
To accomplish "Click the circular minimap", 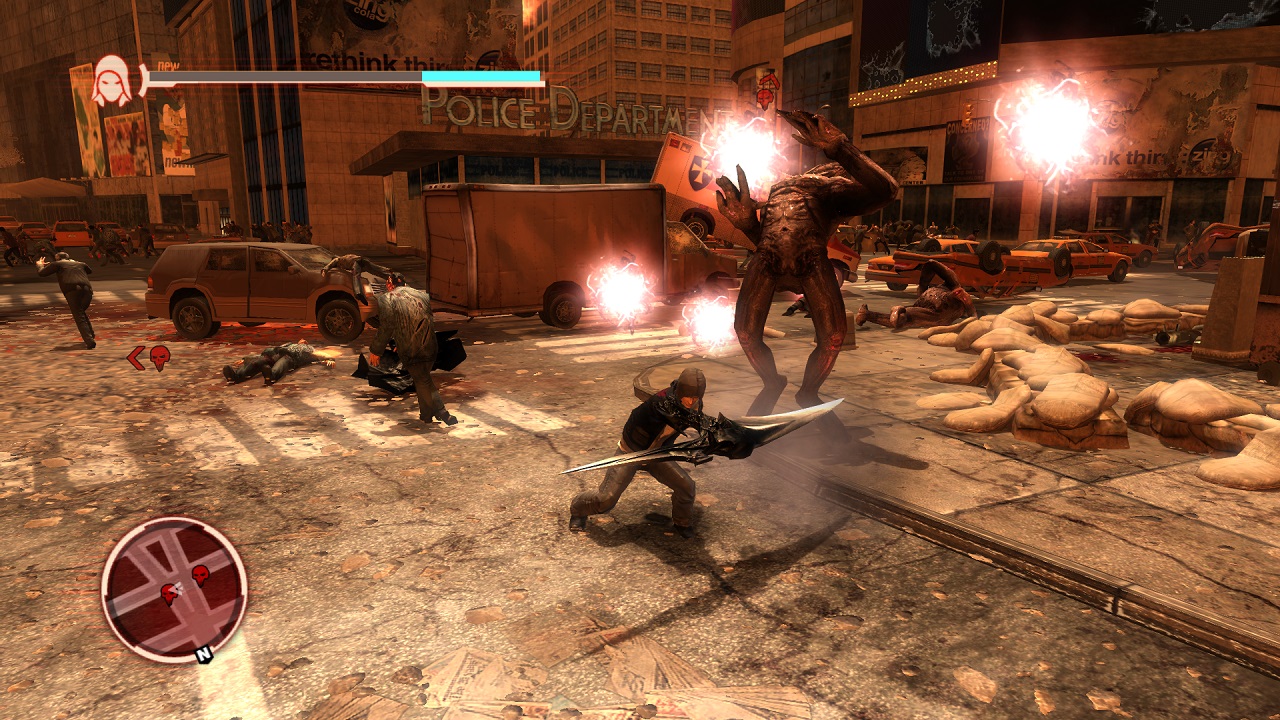I will click(x=173, y=589).
